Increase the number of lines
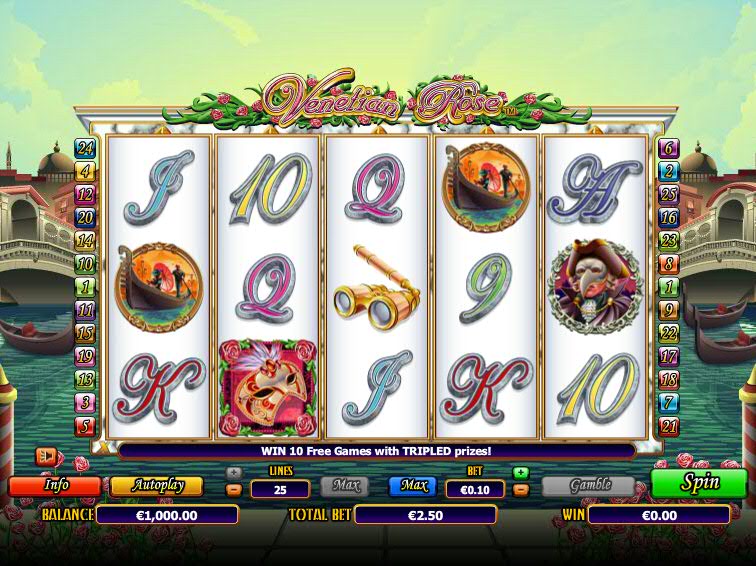The image size is (756, 566). tap(233, 473)
